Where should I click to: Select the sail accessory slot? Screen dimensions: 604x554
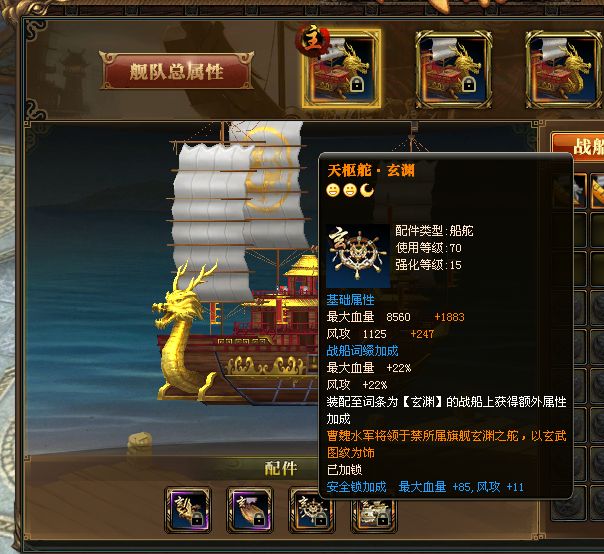[x=189, y=508]
